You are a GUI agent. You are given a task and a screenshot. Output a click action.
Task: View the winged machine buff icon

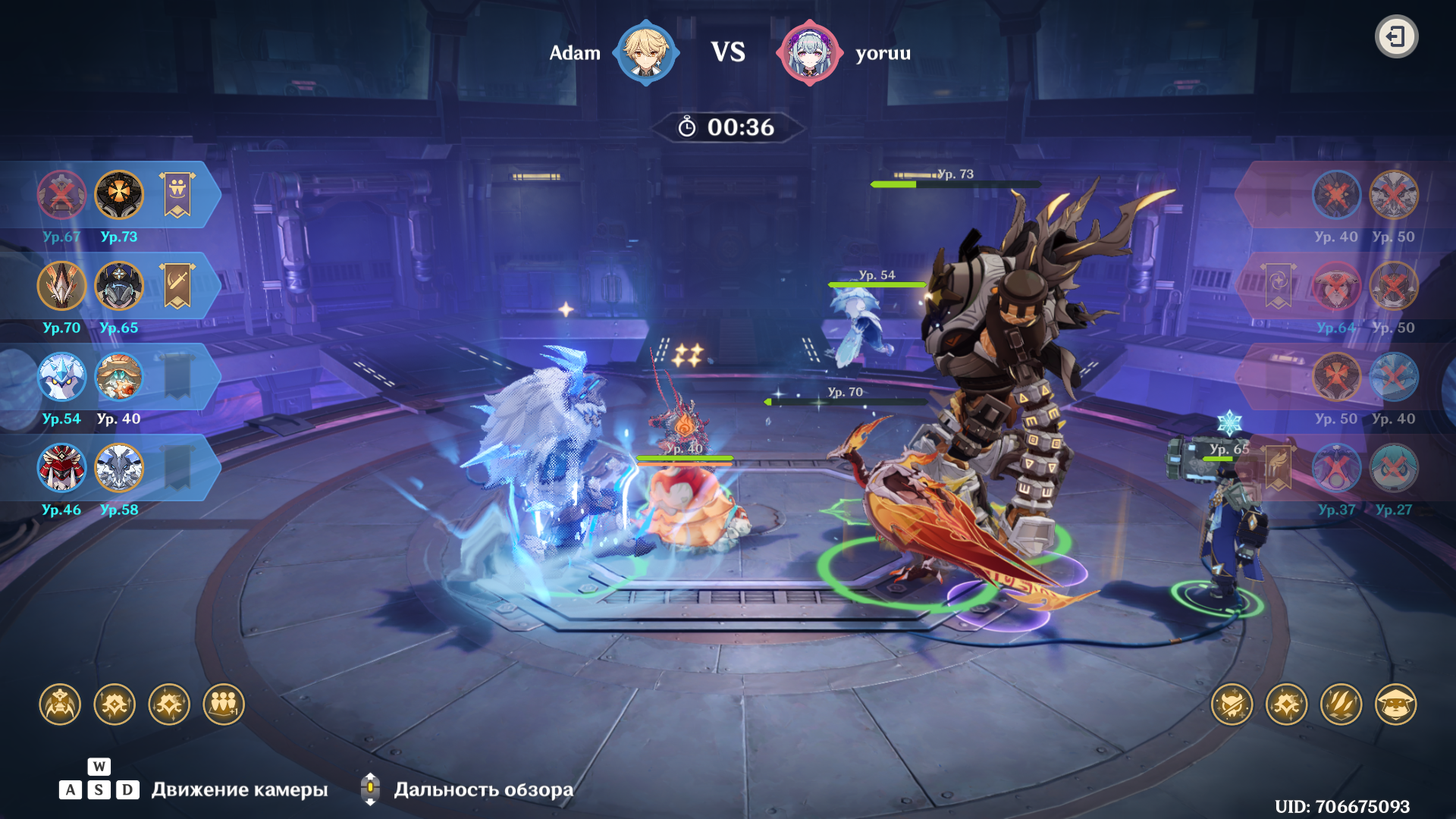pyautogui.click(x=60, y=704)
